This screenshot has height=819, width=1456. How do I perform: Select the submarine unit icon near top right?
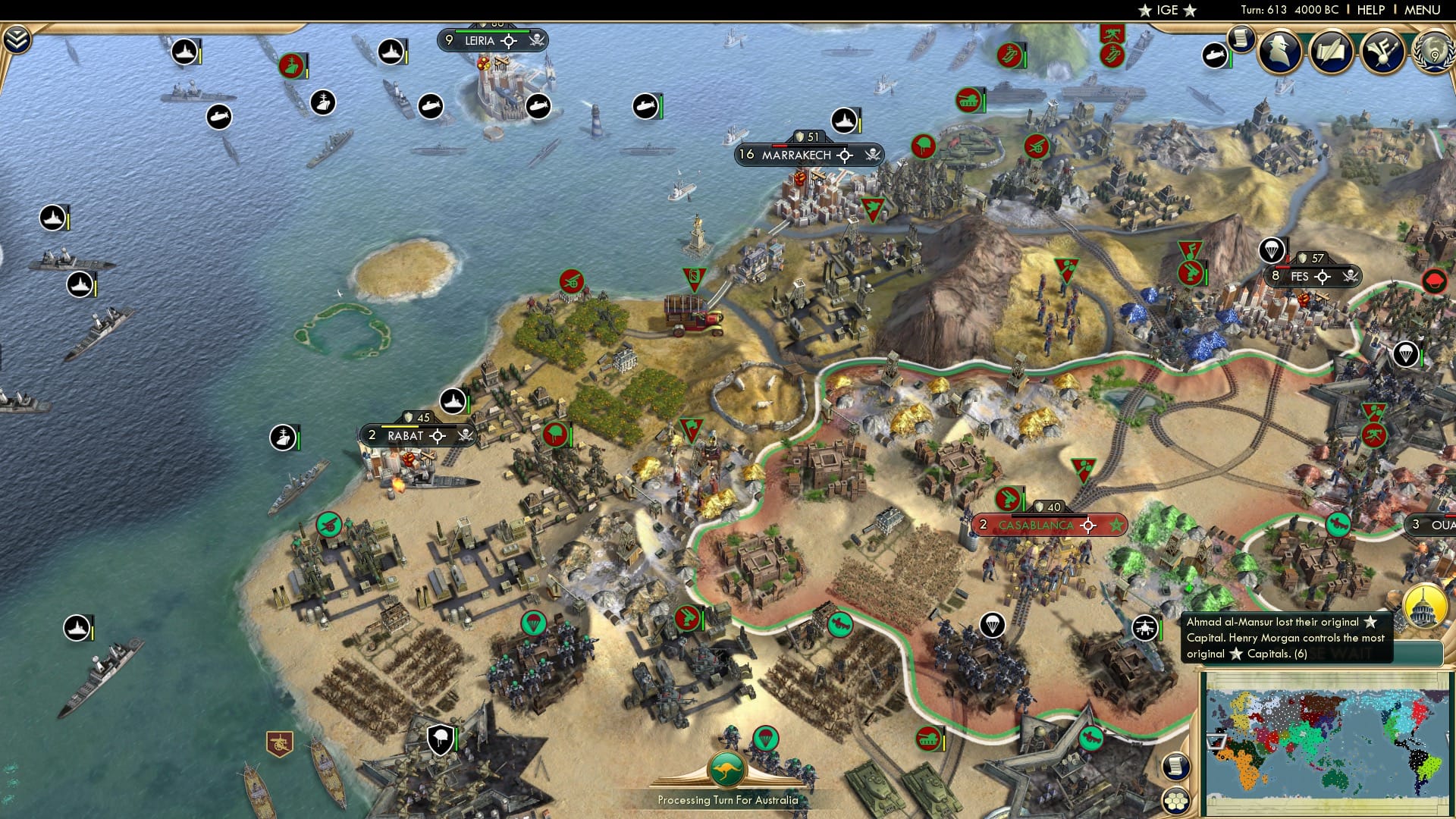coord(1214,56)
